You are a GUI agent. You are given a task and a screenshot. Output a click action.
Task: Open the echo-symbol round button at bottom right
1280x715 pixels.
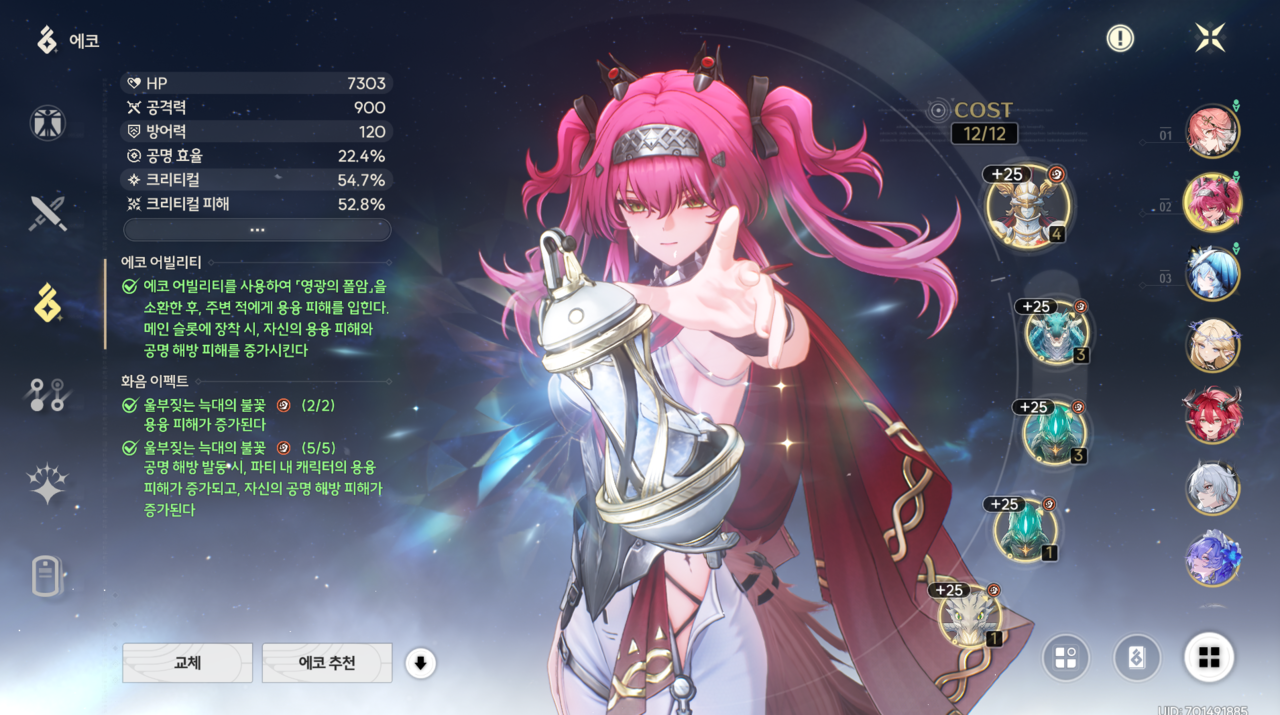point(1137,657)
